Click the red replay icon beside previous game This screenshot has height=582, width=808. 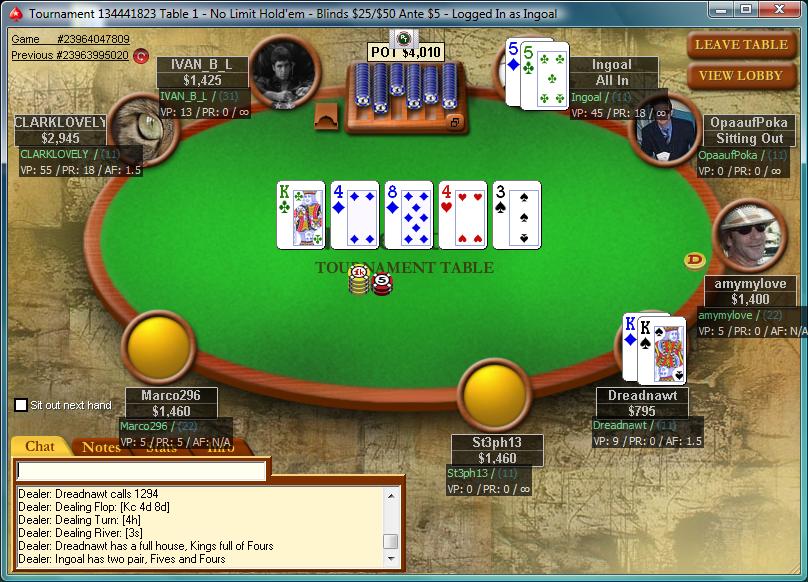(x=141, y=56)
